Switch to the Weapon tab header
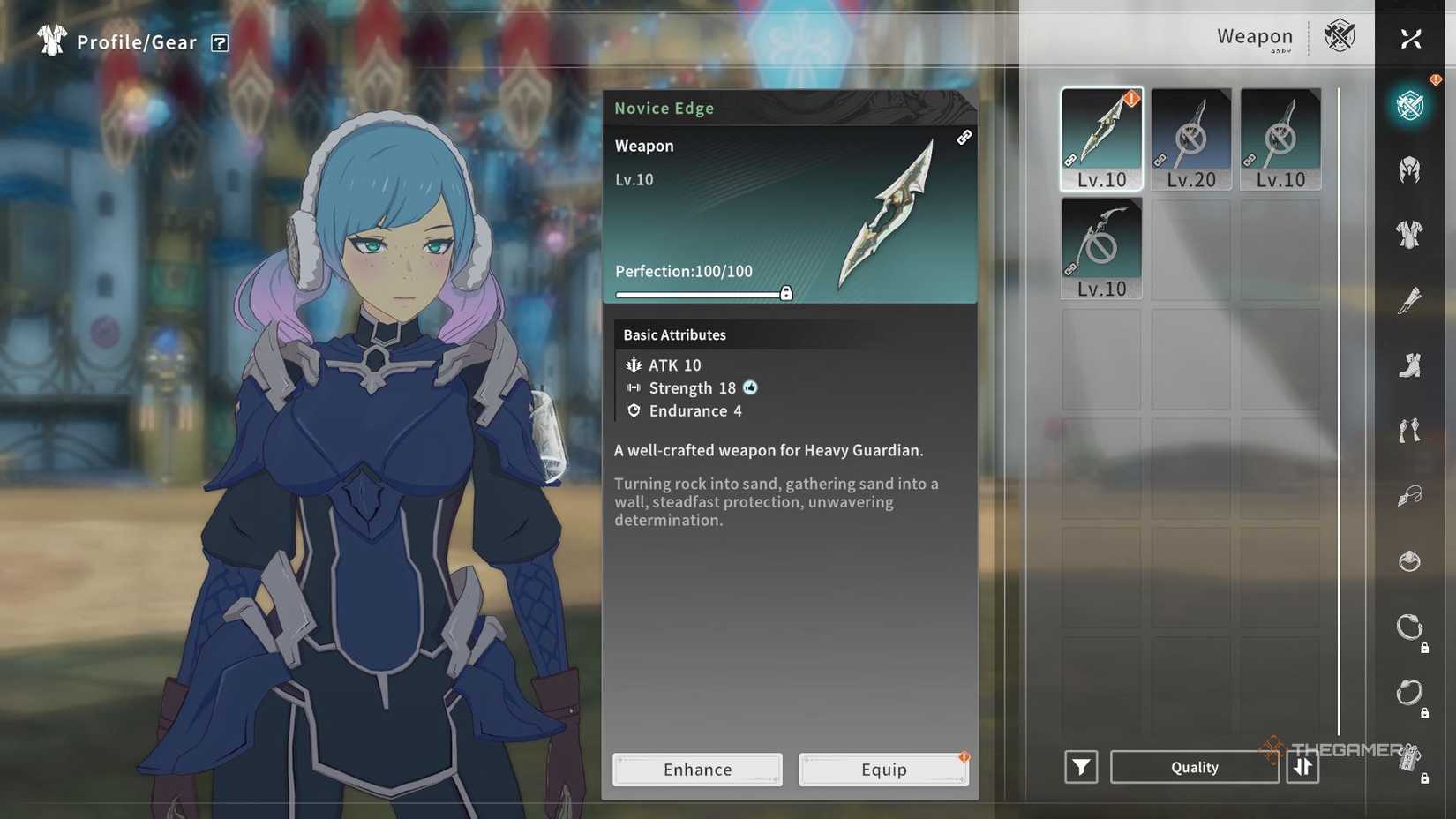The height and width of the screenshot is (819, 1456). point(1254,37)
